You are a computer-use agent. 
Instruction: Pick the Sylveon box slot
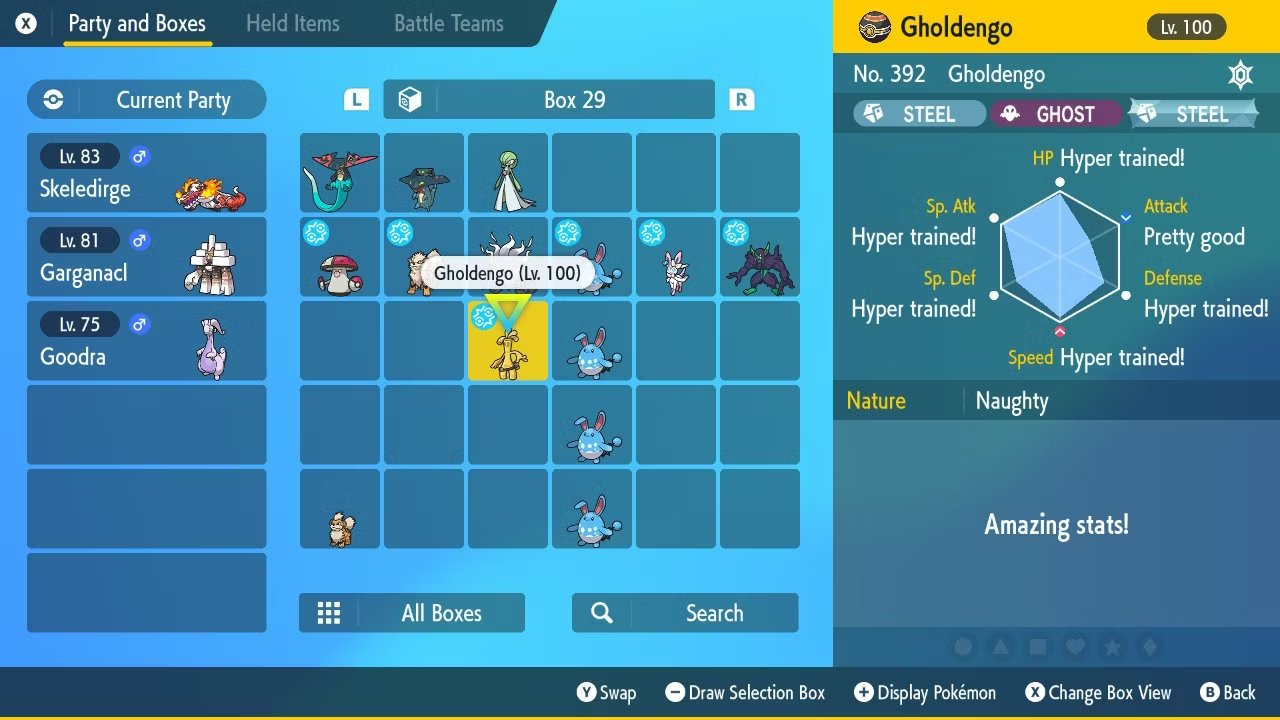676,258
